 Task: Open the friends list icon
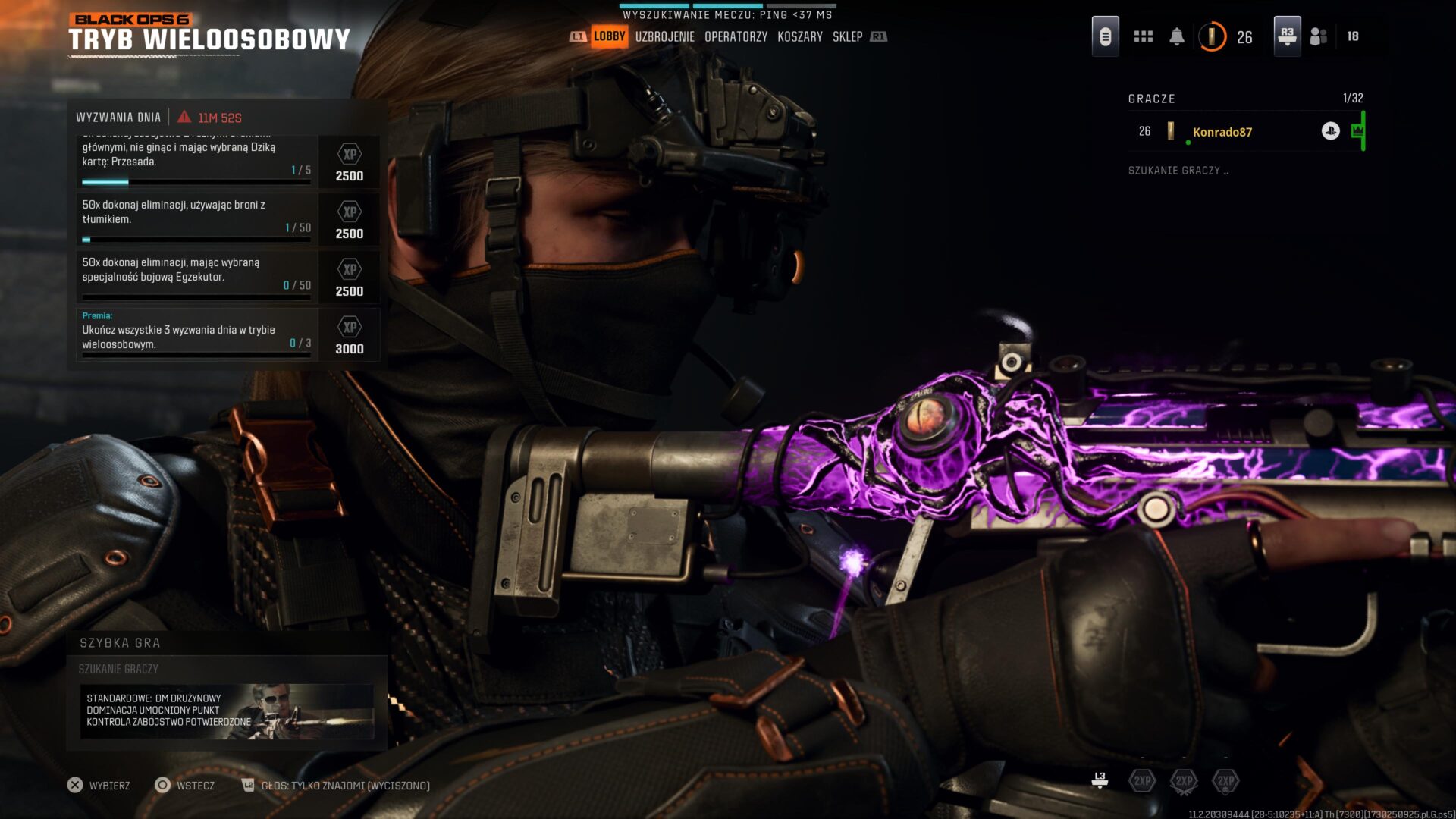click(1319, 36)
